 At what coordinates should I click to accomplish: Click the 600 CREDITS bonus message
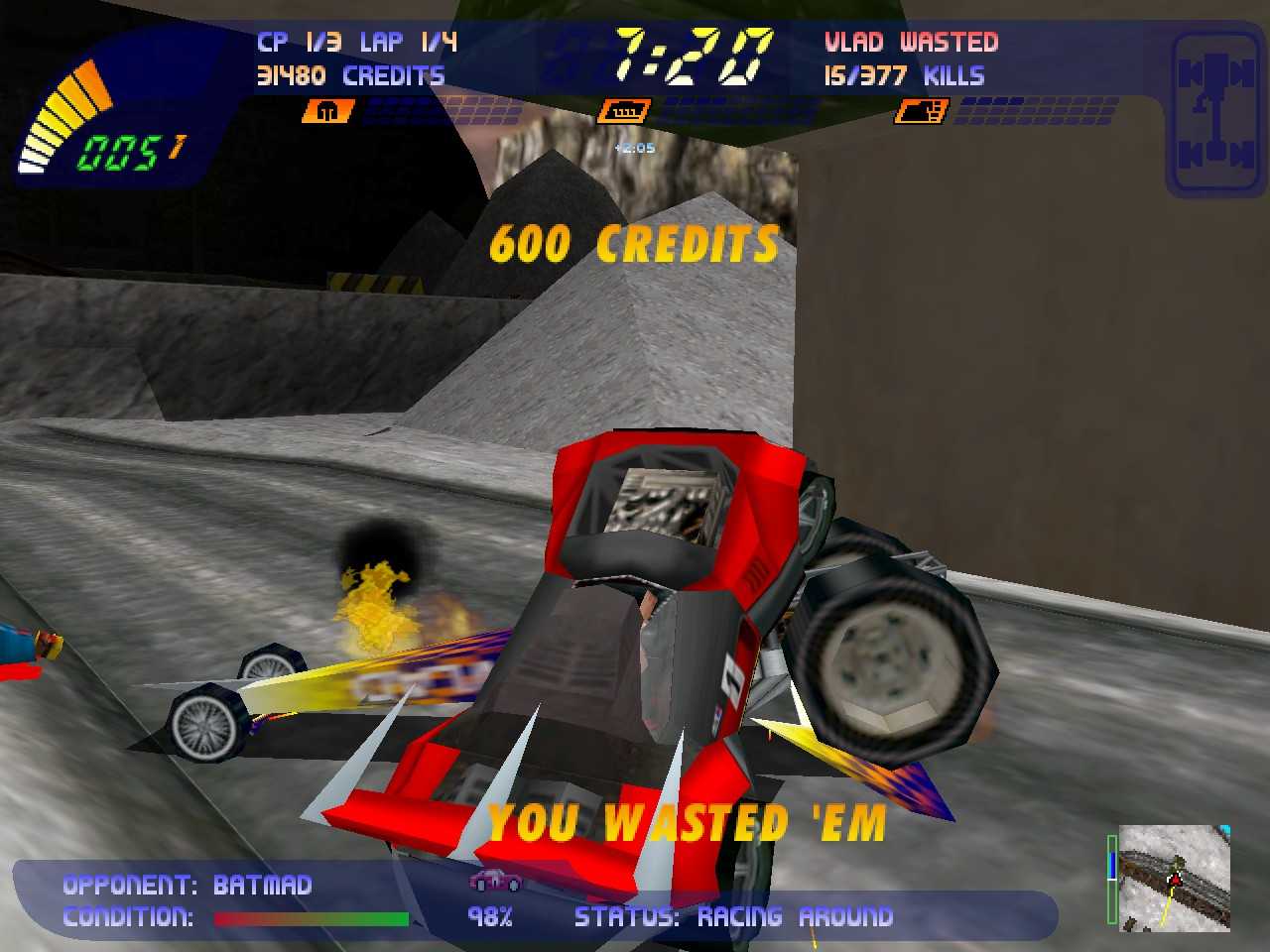635,240
